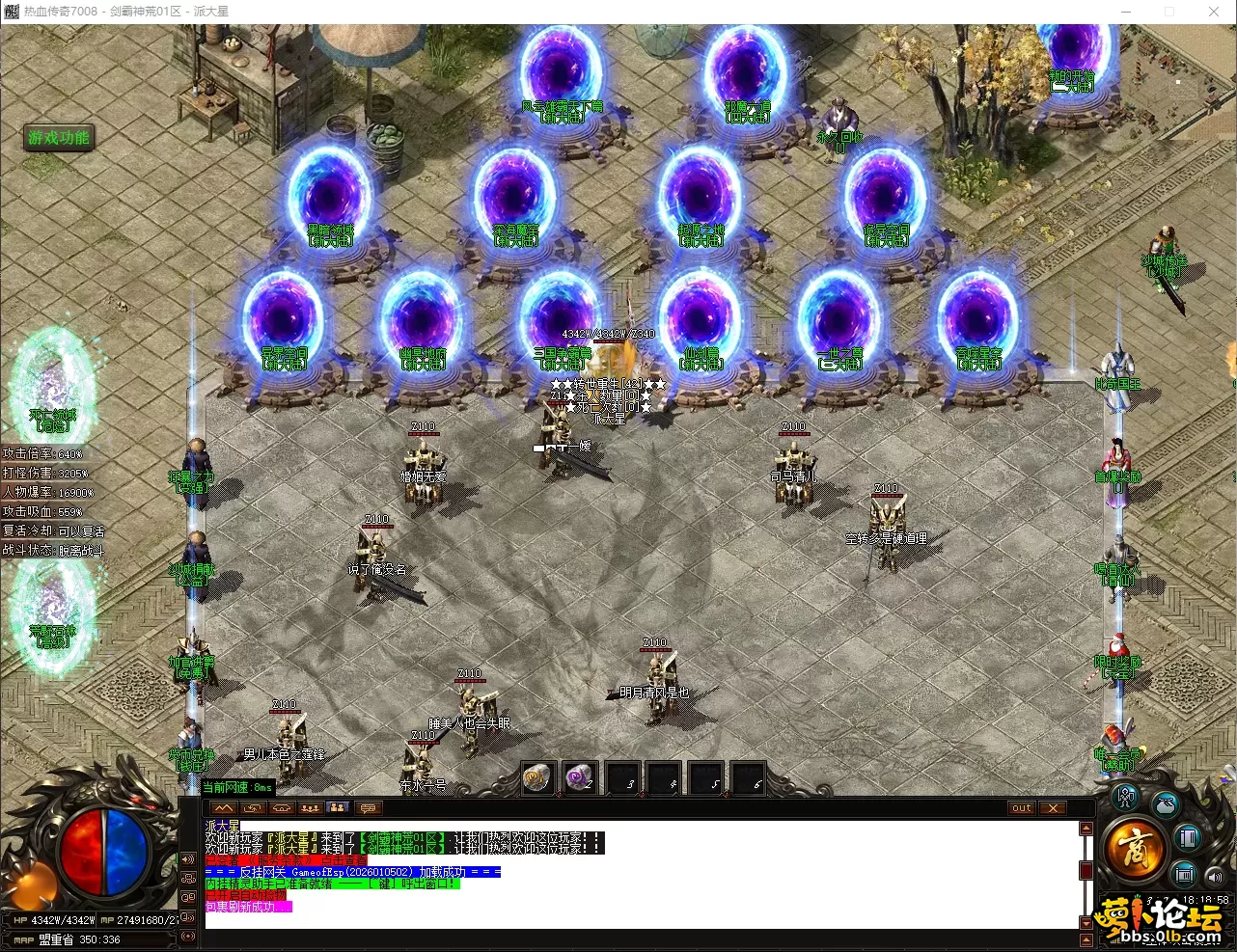Toggle the game sound speaker icon
This screenshot has height=952, width=1237.
click(x=1215, y=877)
